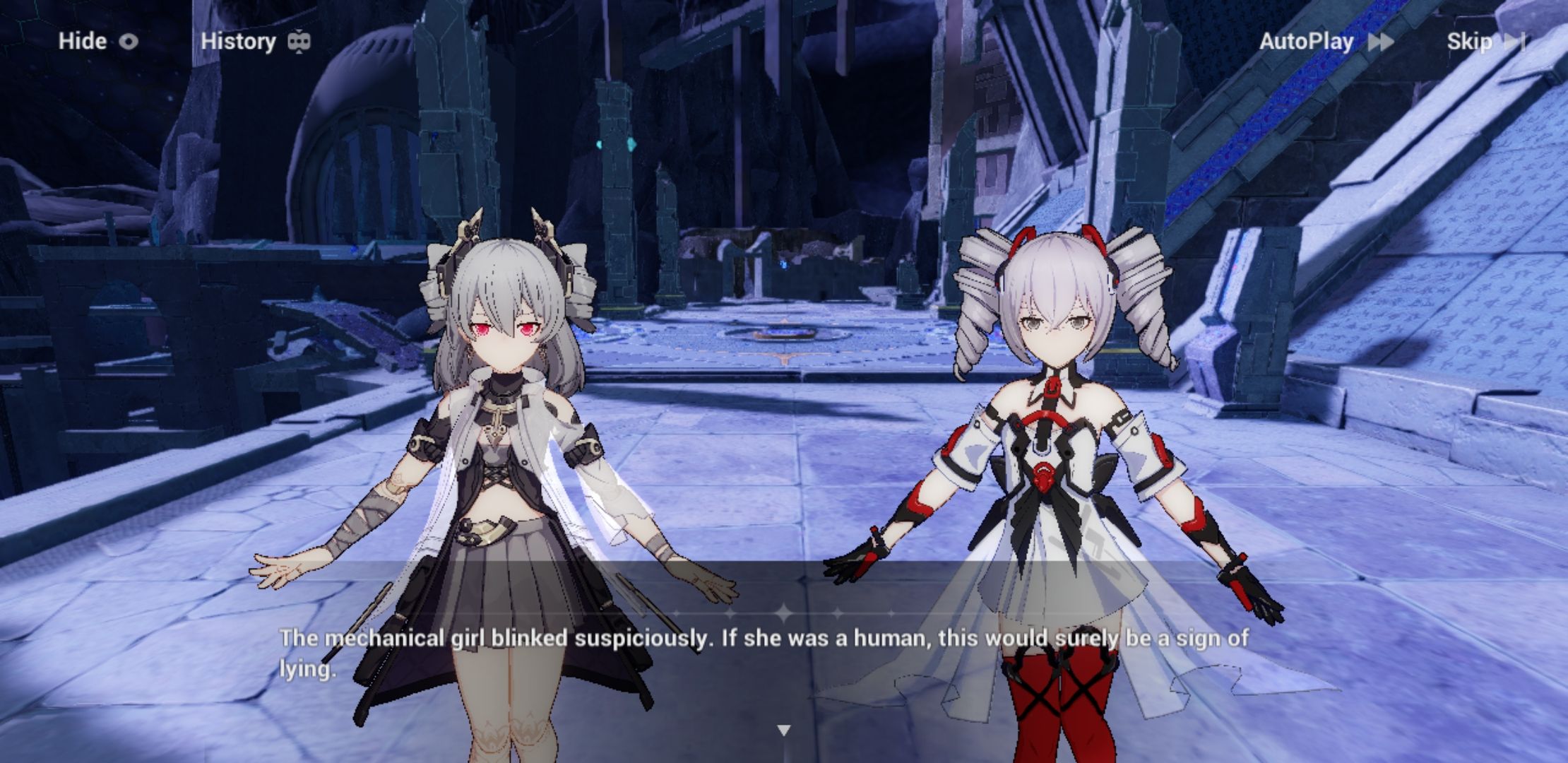1568x763 pixels.
Task: Select the circular icon beside Hide
Action: [128, 42]
